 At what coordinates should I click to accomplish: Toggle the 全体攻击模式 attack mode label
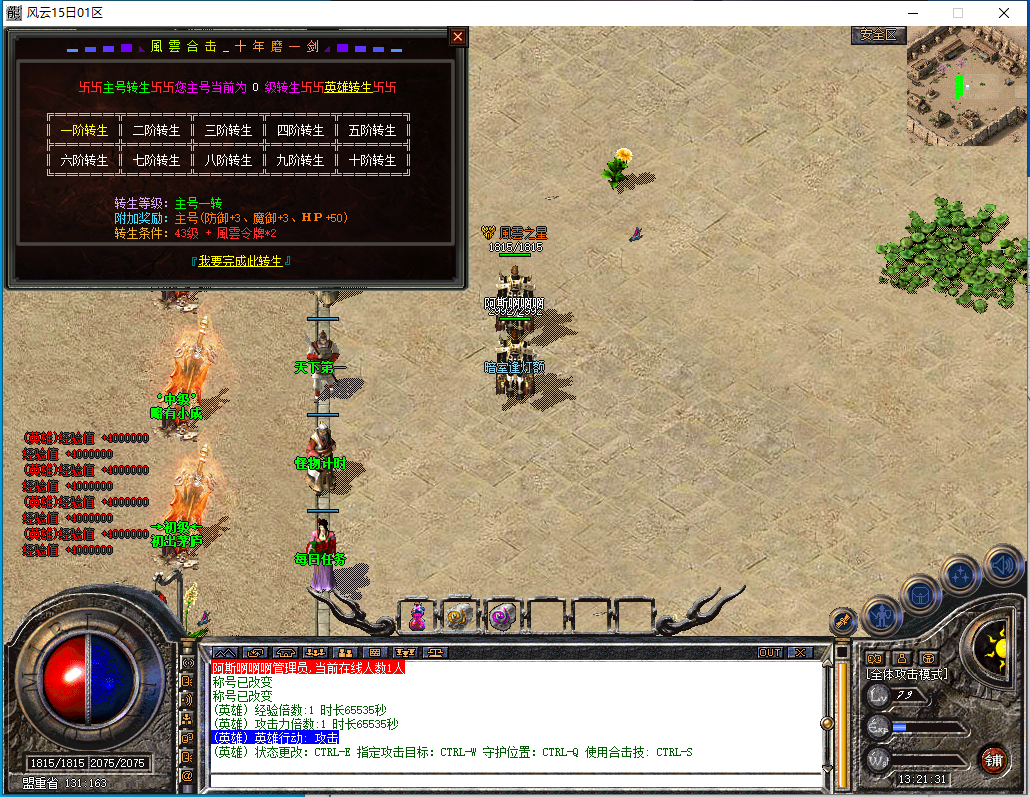[907, 674]
